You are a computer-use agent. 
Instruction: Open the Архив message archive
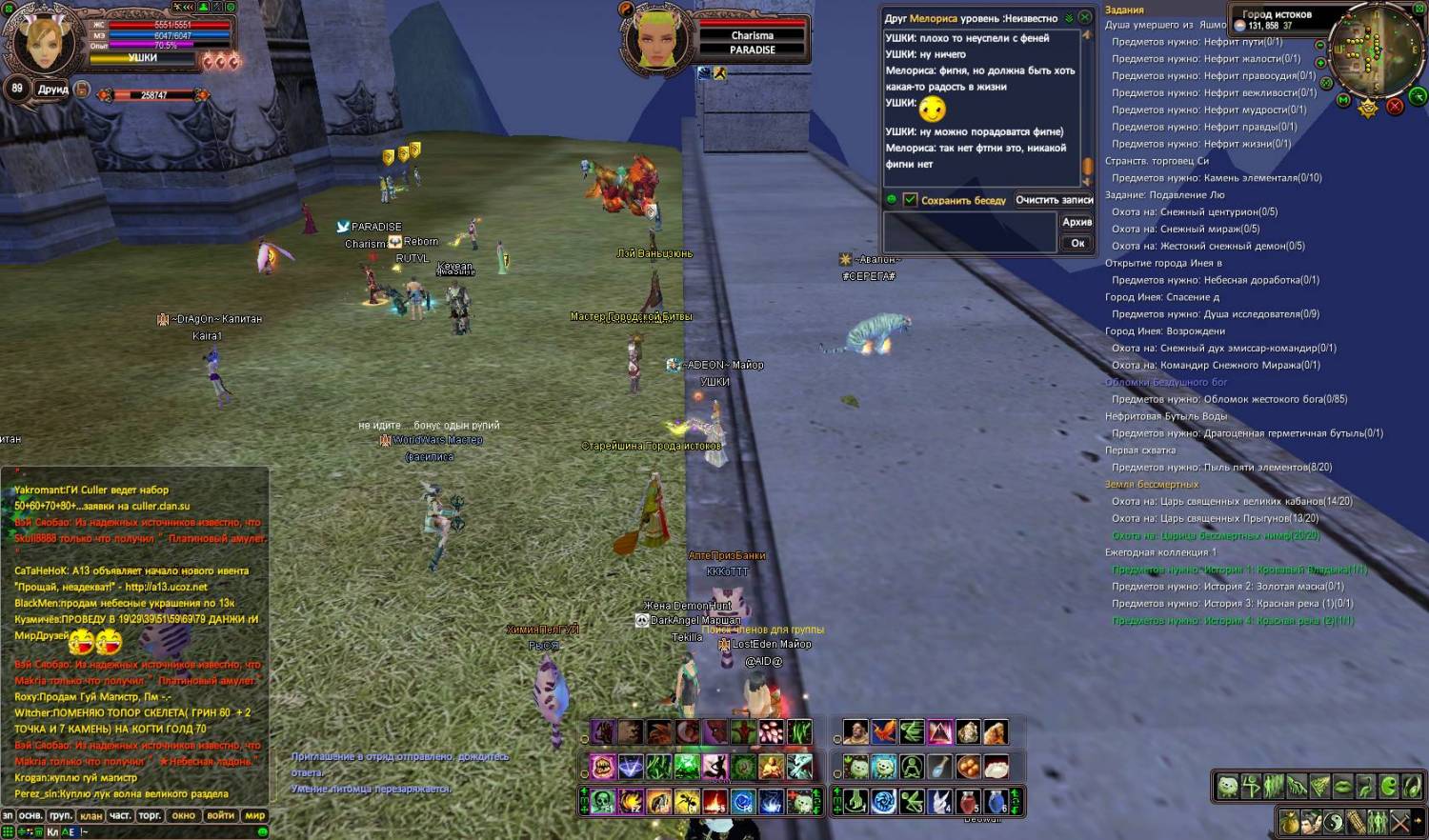[x=1077, y=222]
